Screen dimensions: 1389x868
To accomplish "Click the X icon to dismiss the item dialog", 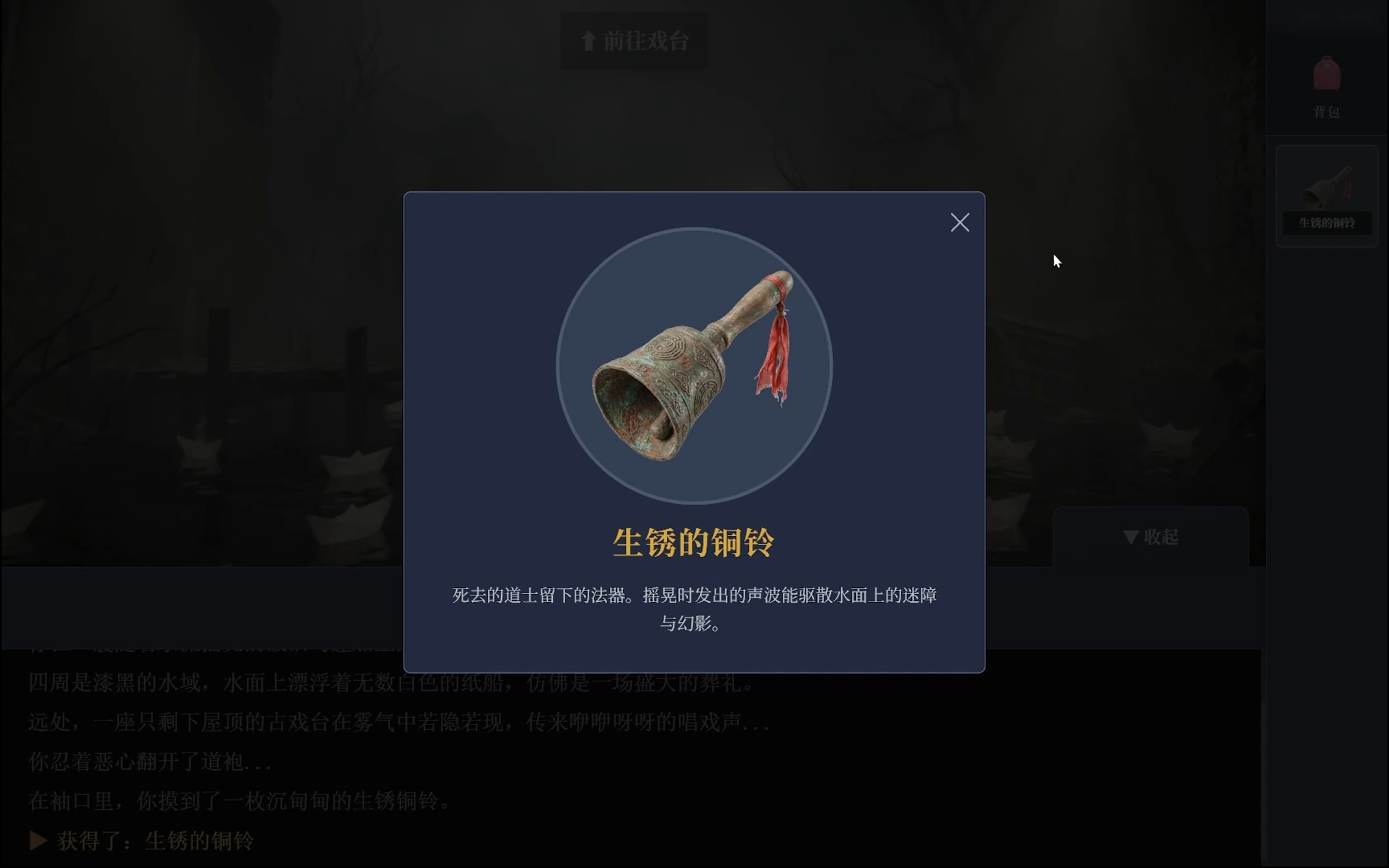I will (x=960, y=223).
